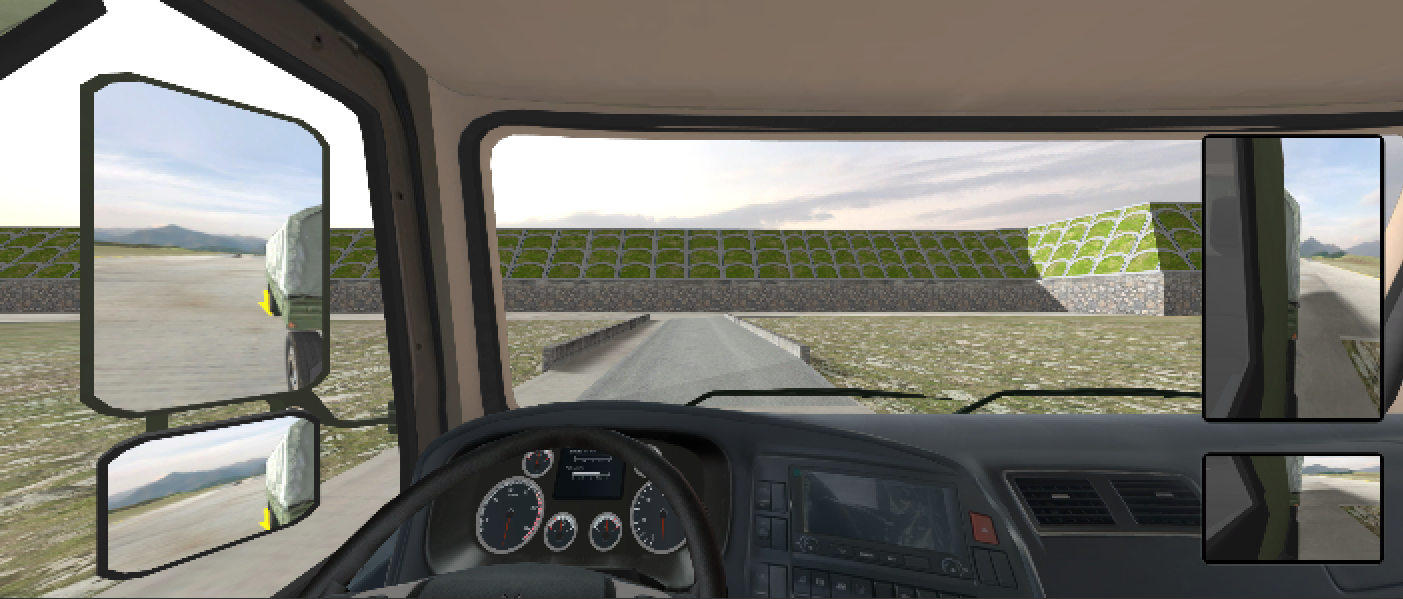The height and width of the screenshot is (599, 1403).
Task: Click the large right-side mirror view panel
Action: click(1292, 277)
